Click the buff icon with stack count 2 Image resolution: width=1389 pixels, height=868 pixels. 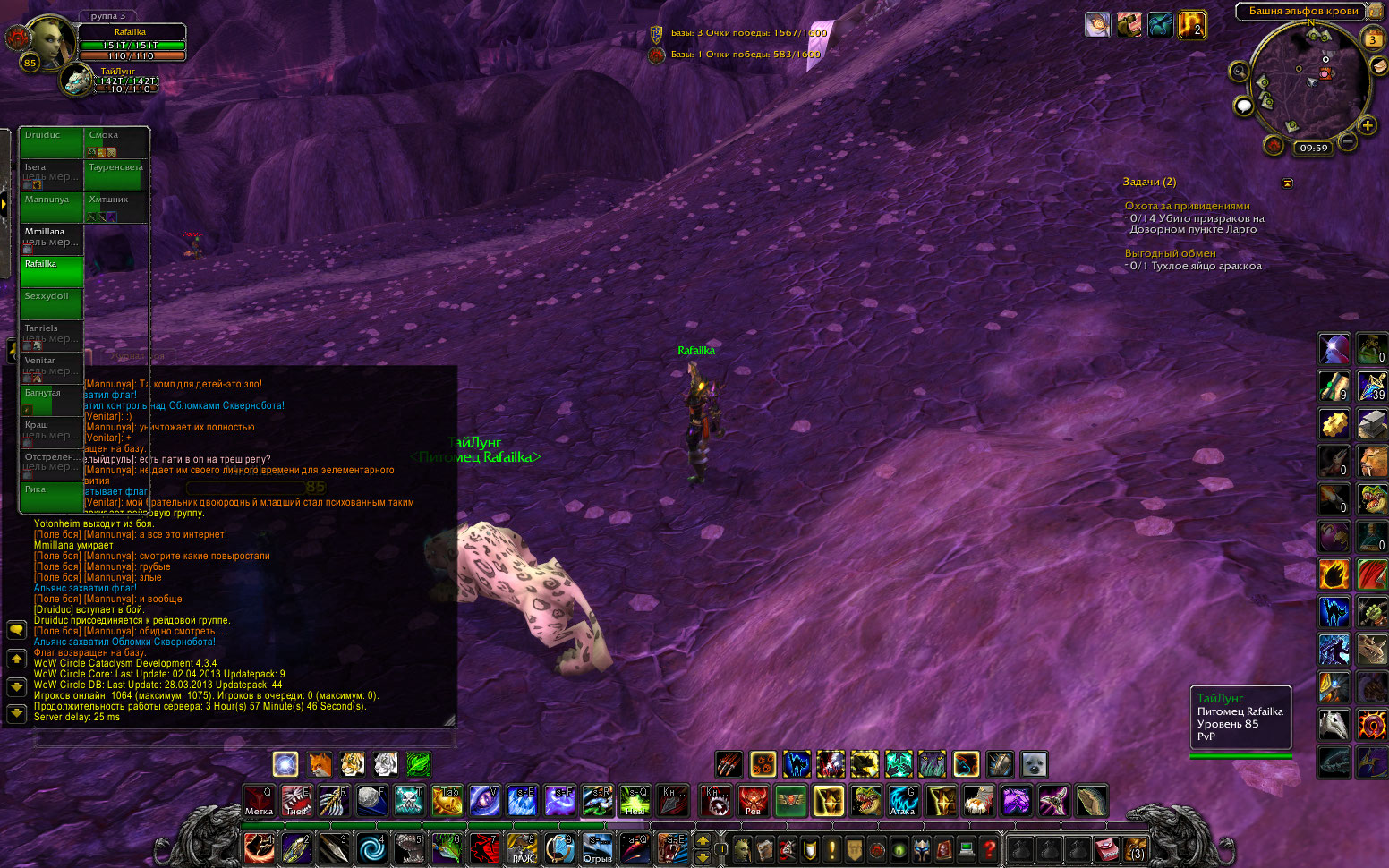(1192, 25)
